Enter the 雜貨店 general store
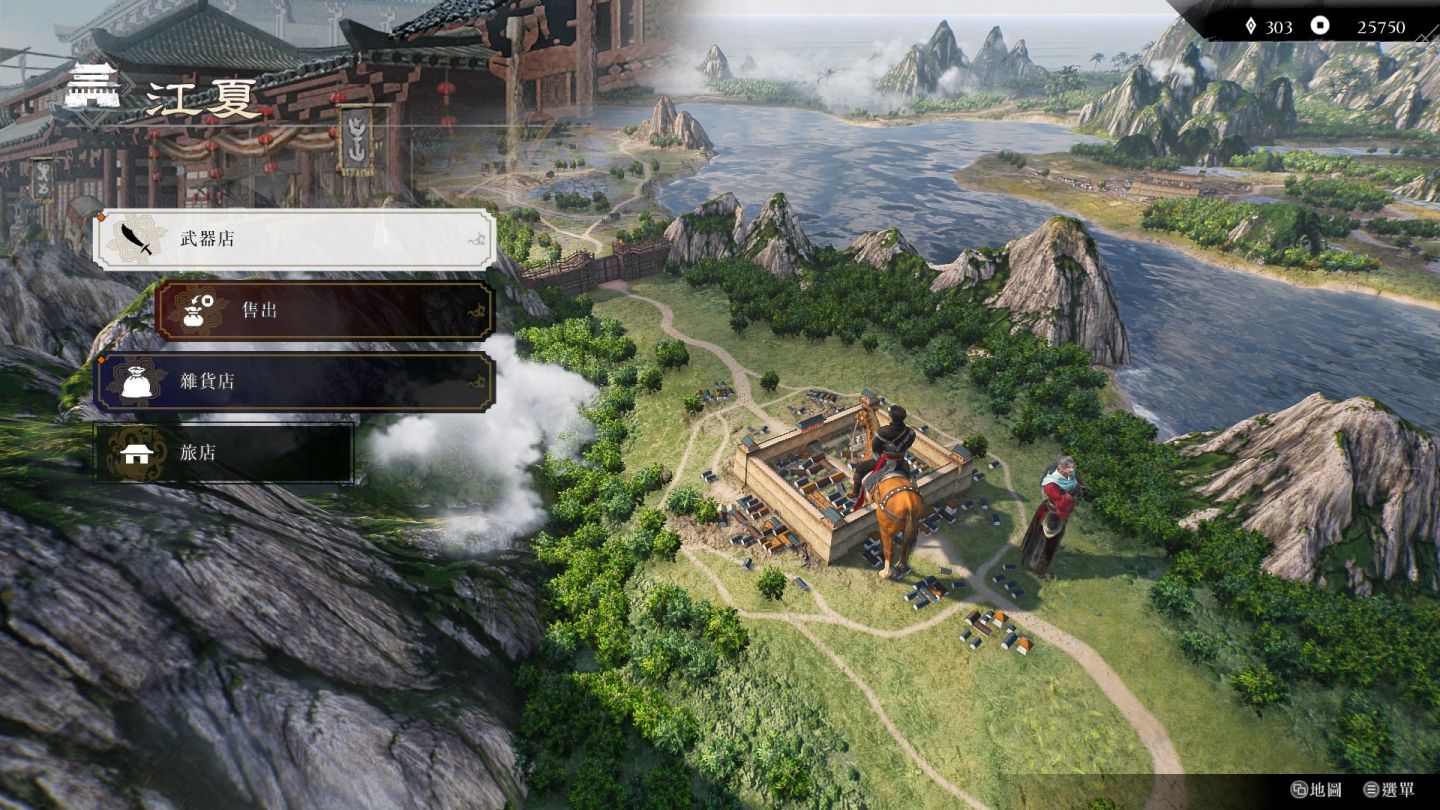Viewport: 1440px width, 810px height. [294, 382]
